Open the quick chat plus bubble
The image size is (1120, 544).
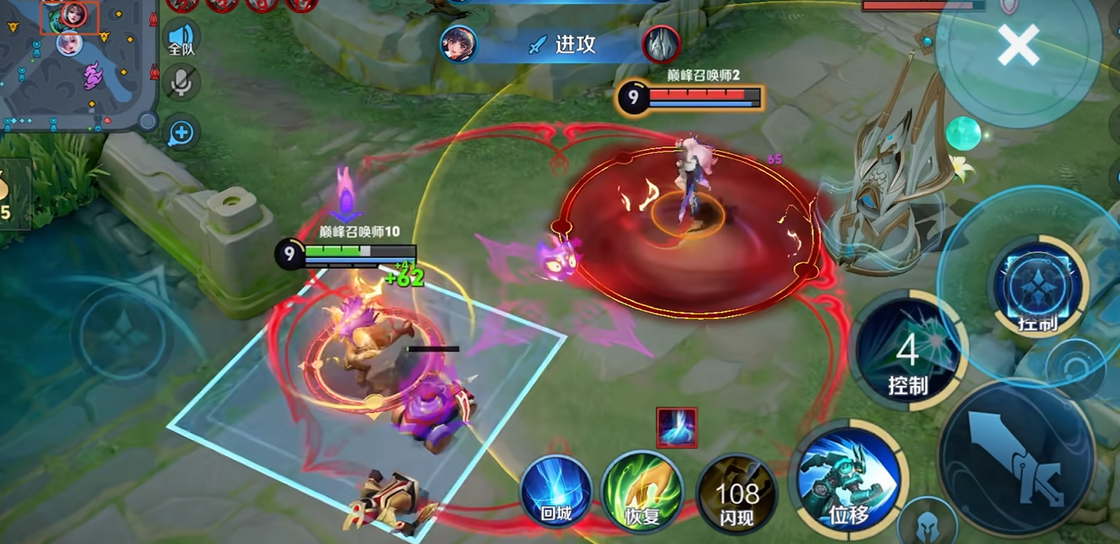tap(182, 131)
